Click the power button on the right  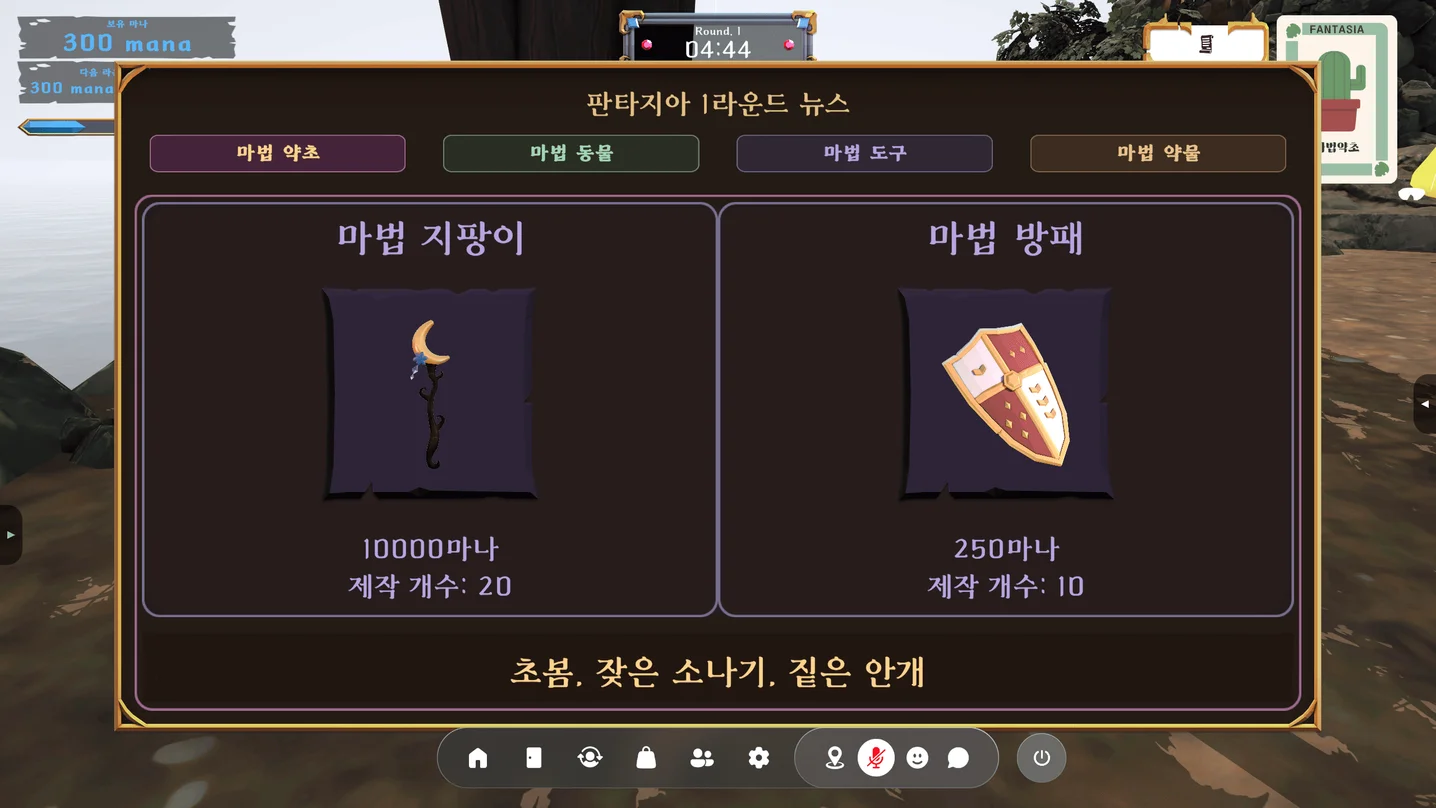(x=1040, y=758)
